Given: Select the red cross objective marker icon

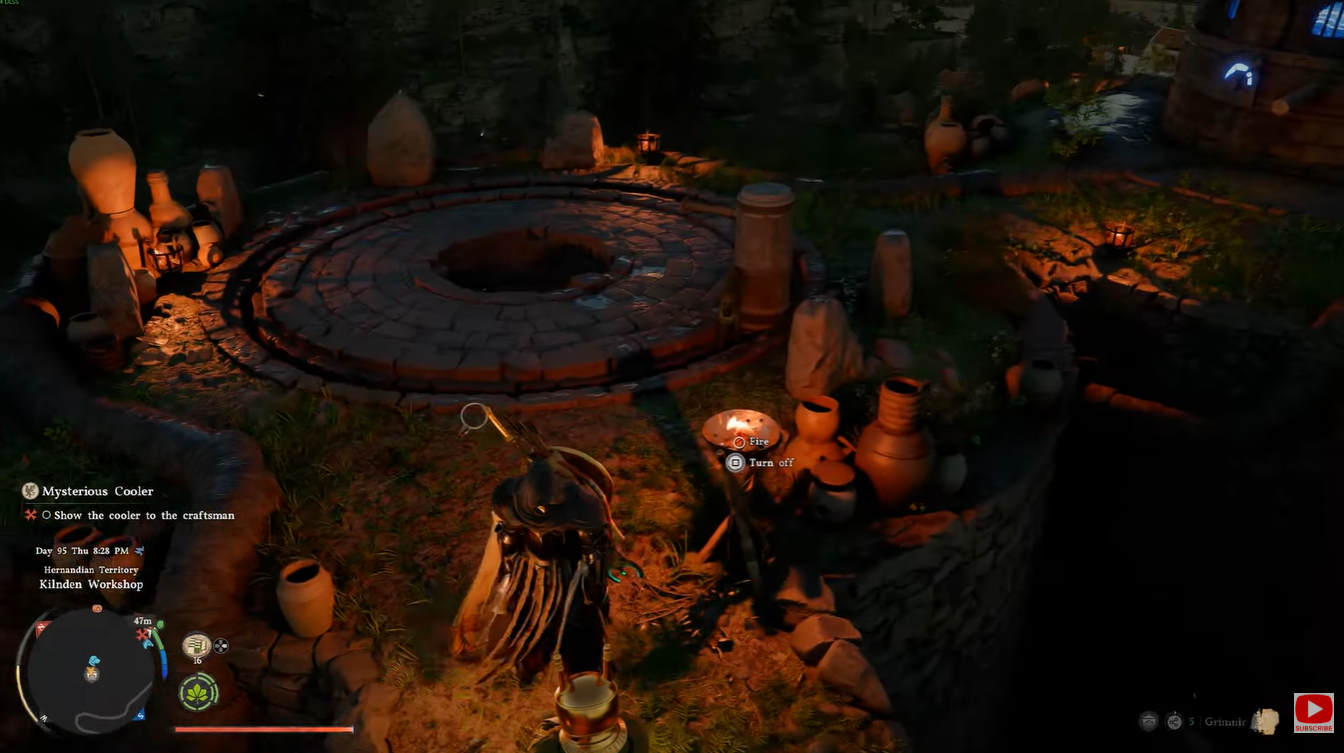Looking at the screenshot, I should point(29,516).
